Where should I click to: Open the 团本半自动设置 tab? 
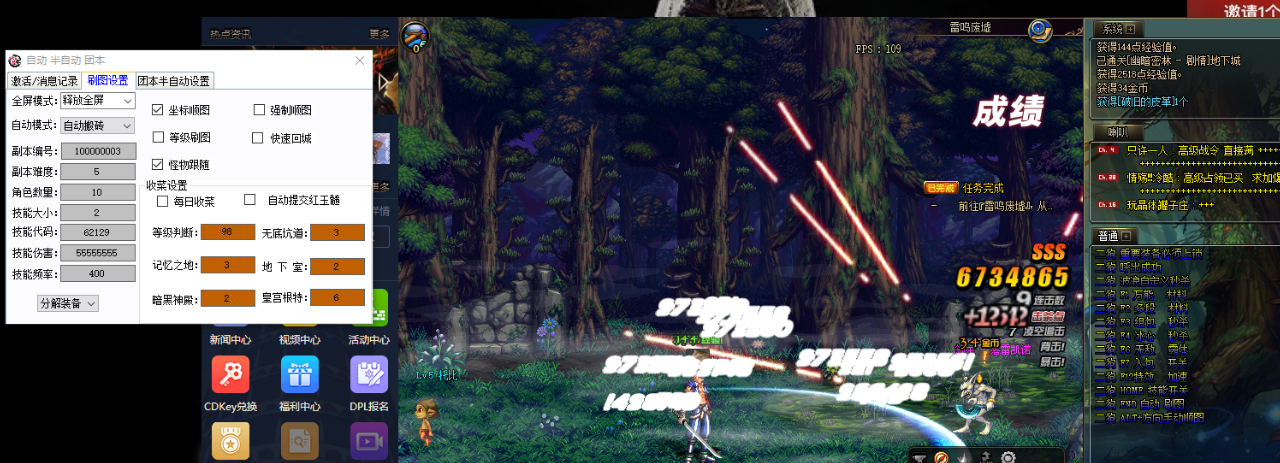click(173, 81)
